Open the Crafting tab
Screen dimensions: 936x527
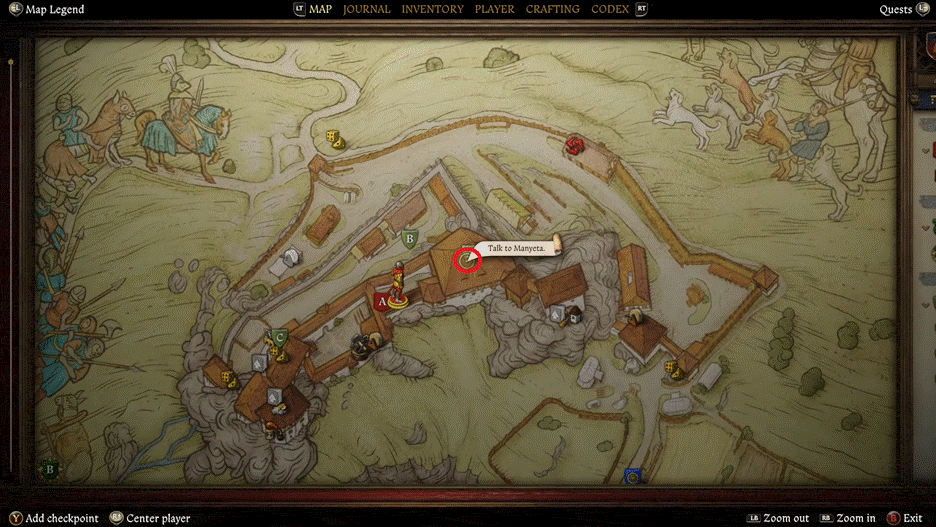(552, 9)
